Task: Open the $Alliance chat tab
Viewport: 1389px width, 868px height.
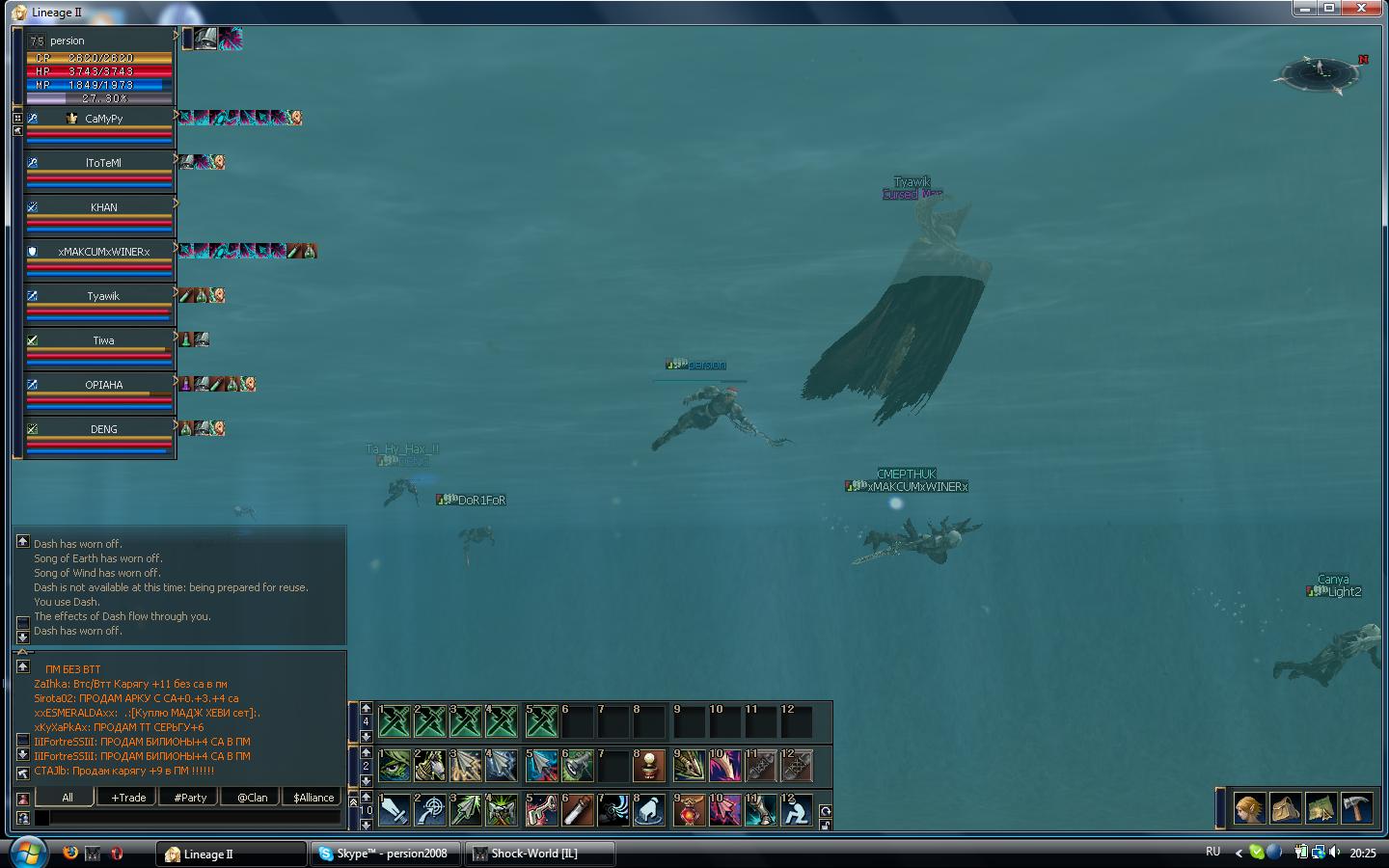Action: pyautogui.click(x=313, y=798)
